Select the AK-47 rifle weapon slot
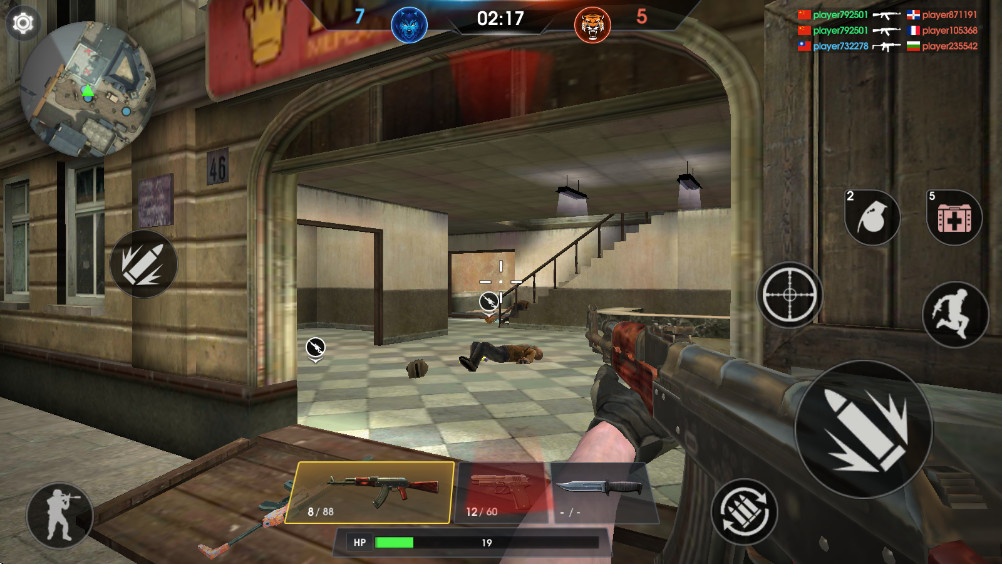Viewport: 1002px width, 564px height. 370,492
